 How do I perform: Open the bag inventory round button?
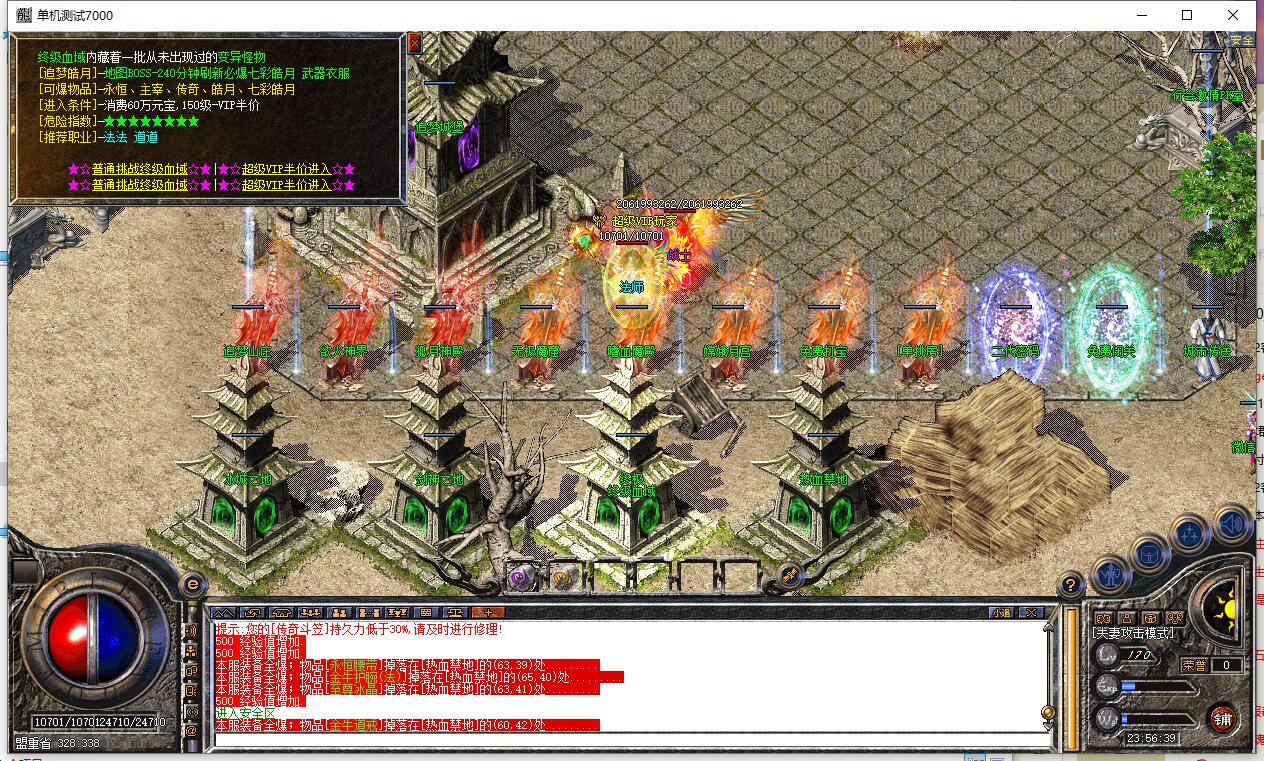[x=1150, y=553]
